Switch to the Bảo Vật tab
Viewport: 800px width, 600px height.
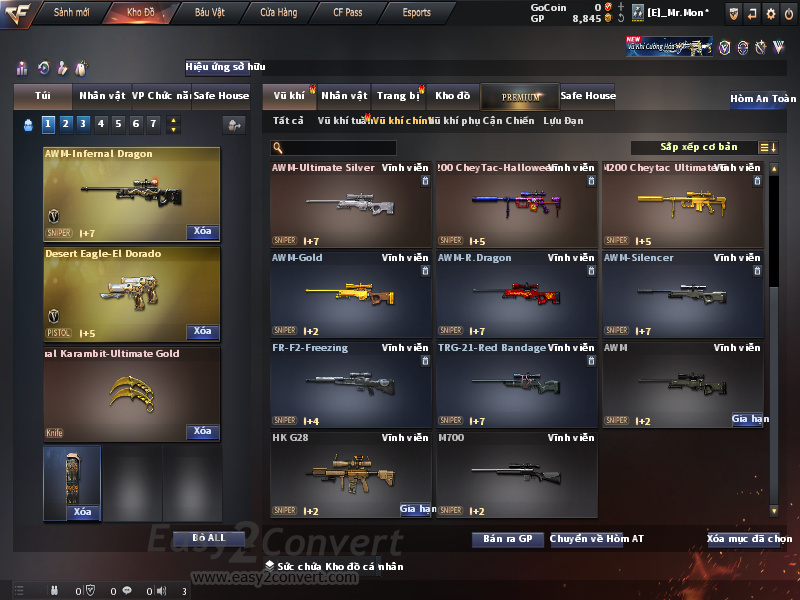(209, 13)
